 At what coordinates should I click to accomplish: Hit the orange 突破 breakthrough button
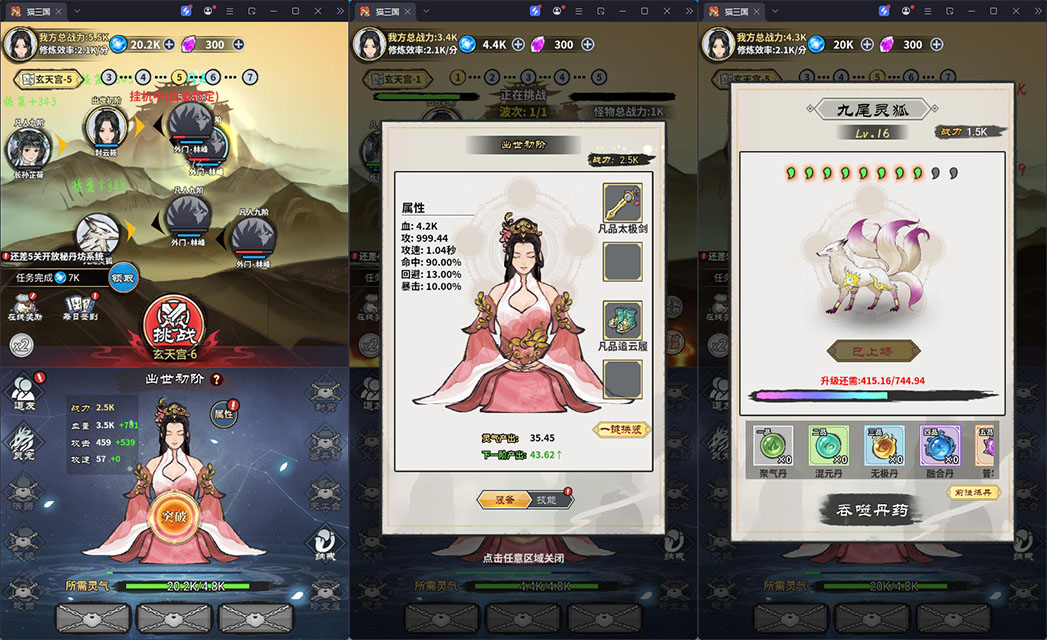[172, 515]
